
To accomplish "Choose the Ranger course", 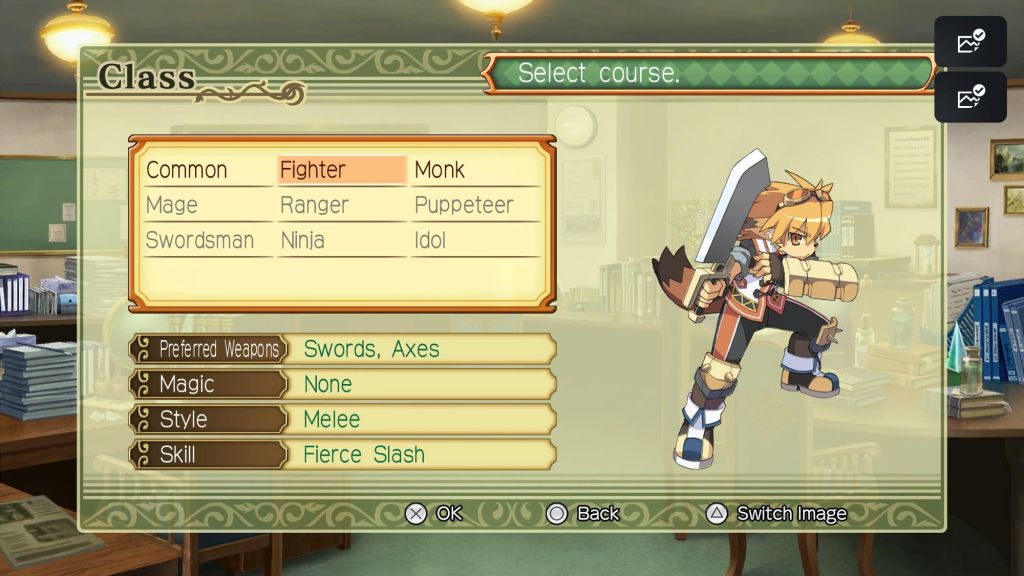I will 314,205.
